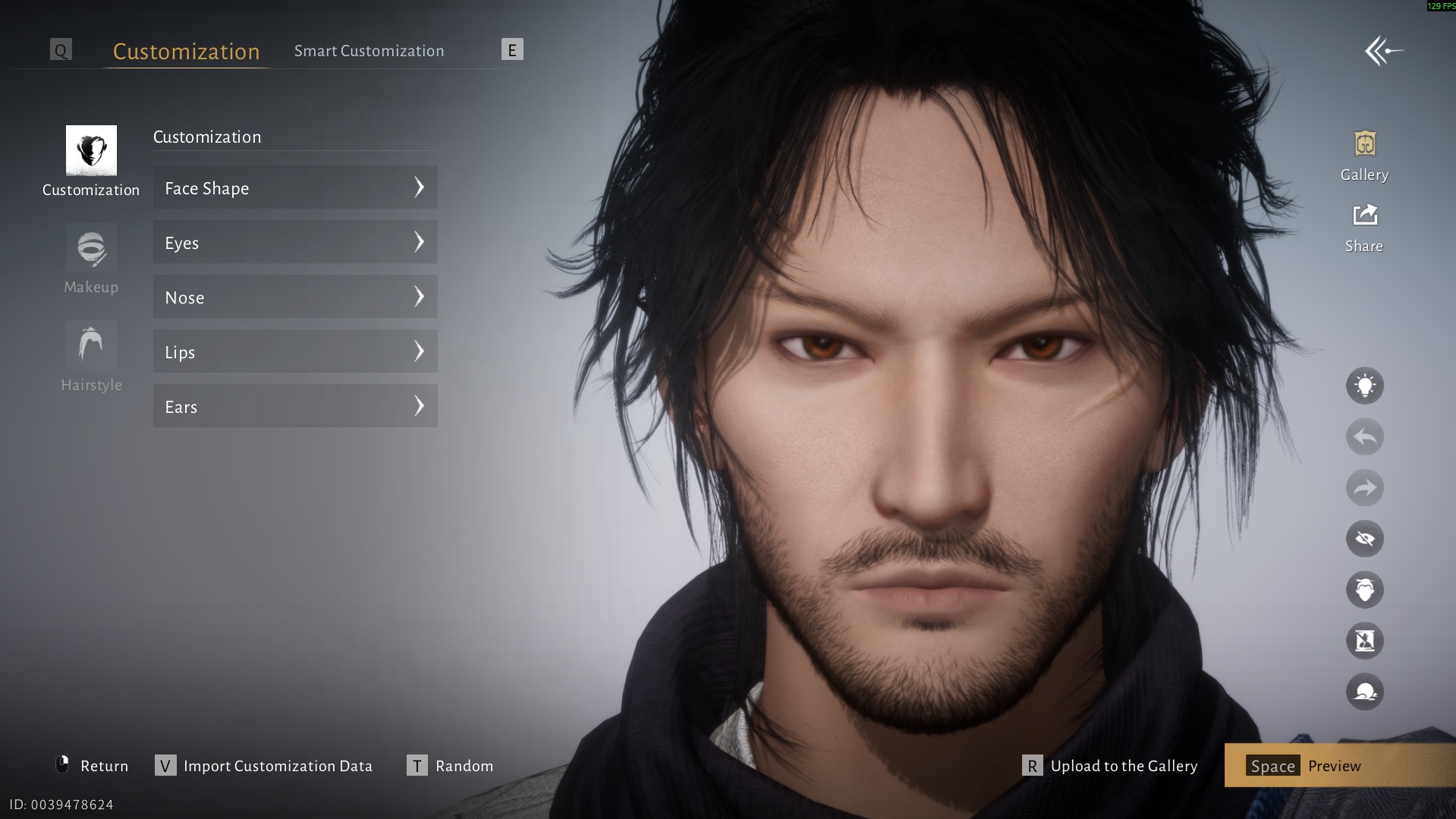This screenshot has height=819, width=1456.
Task: Select the lighting lightbulb icon
Action: (x=1363, y=386)
